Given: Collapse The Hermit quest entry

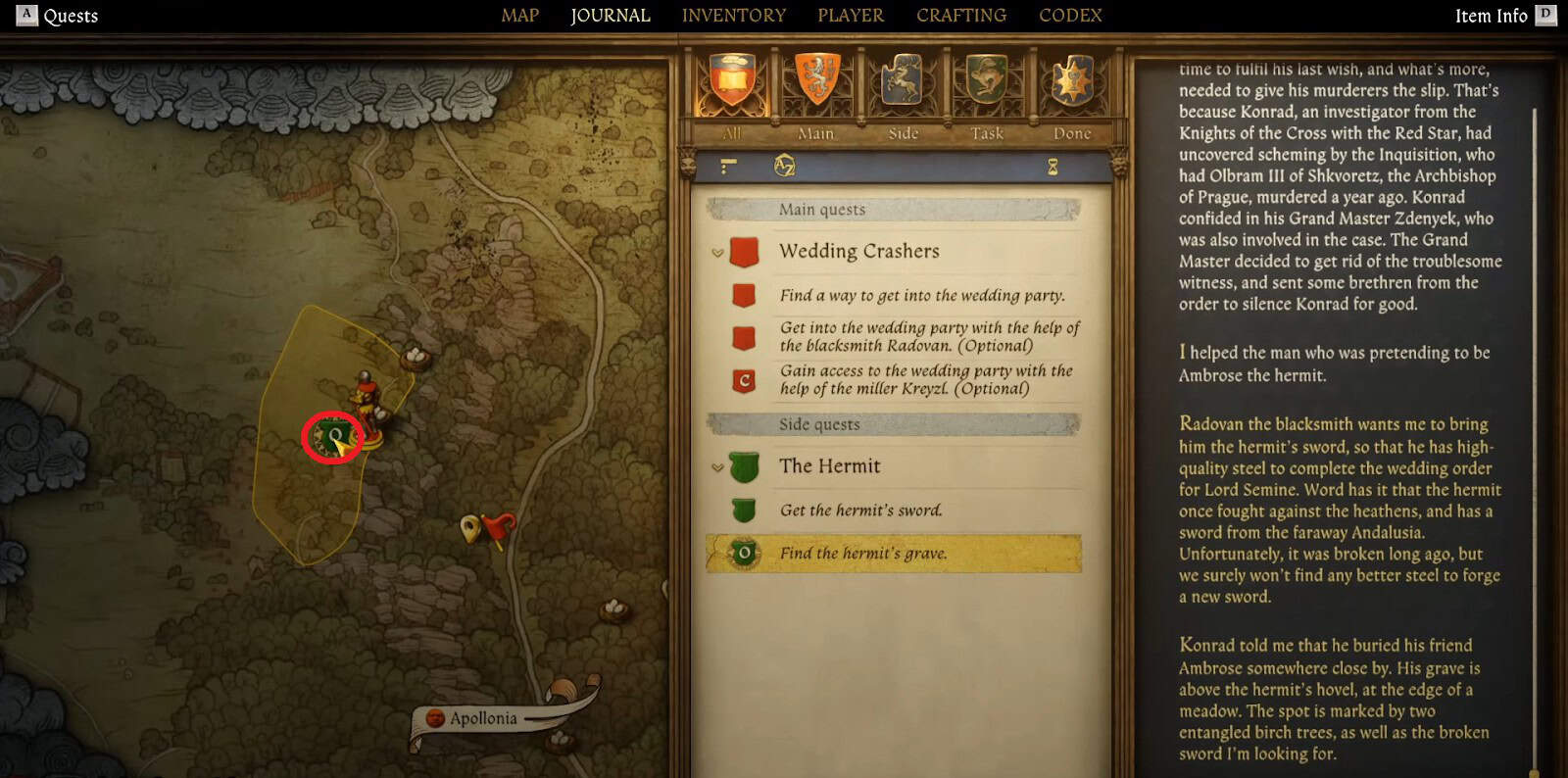Looking at the screenshot, I should point(715,467).
